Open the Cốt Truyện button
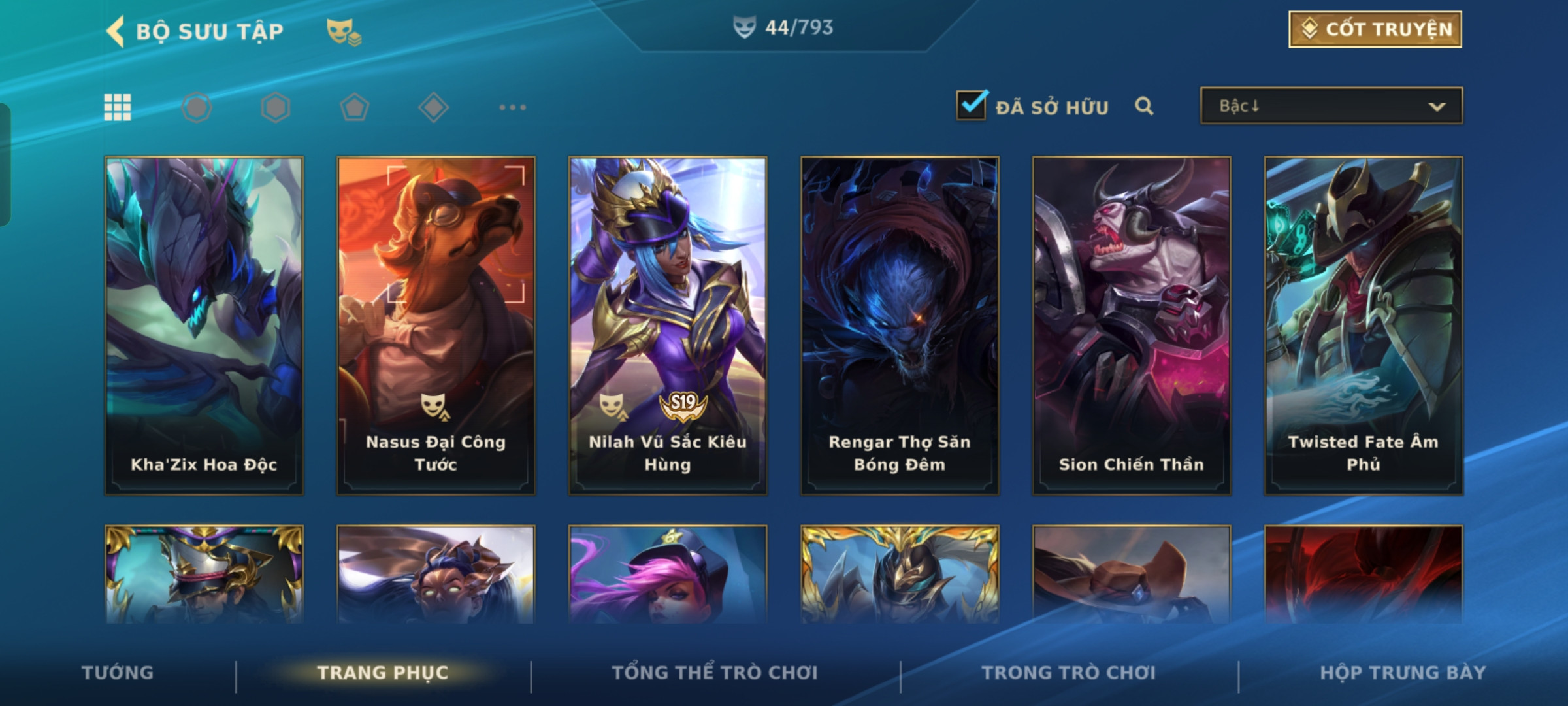The width and height of the screenshot is (1568, 706). pos(1375,29)
